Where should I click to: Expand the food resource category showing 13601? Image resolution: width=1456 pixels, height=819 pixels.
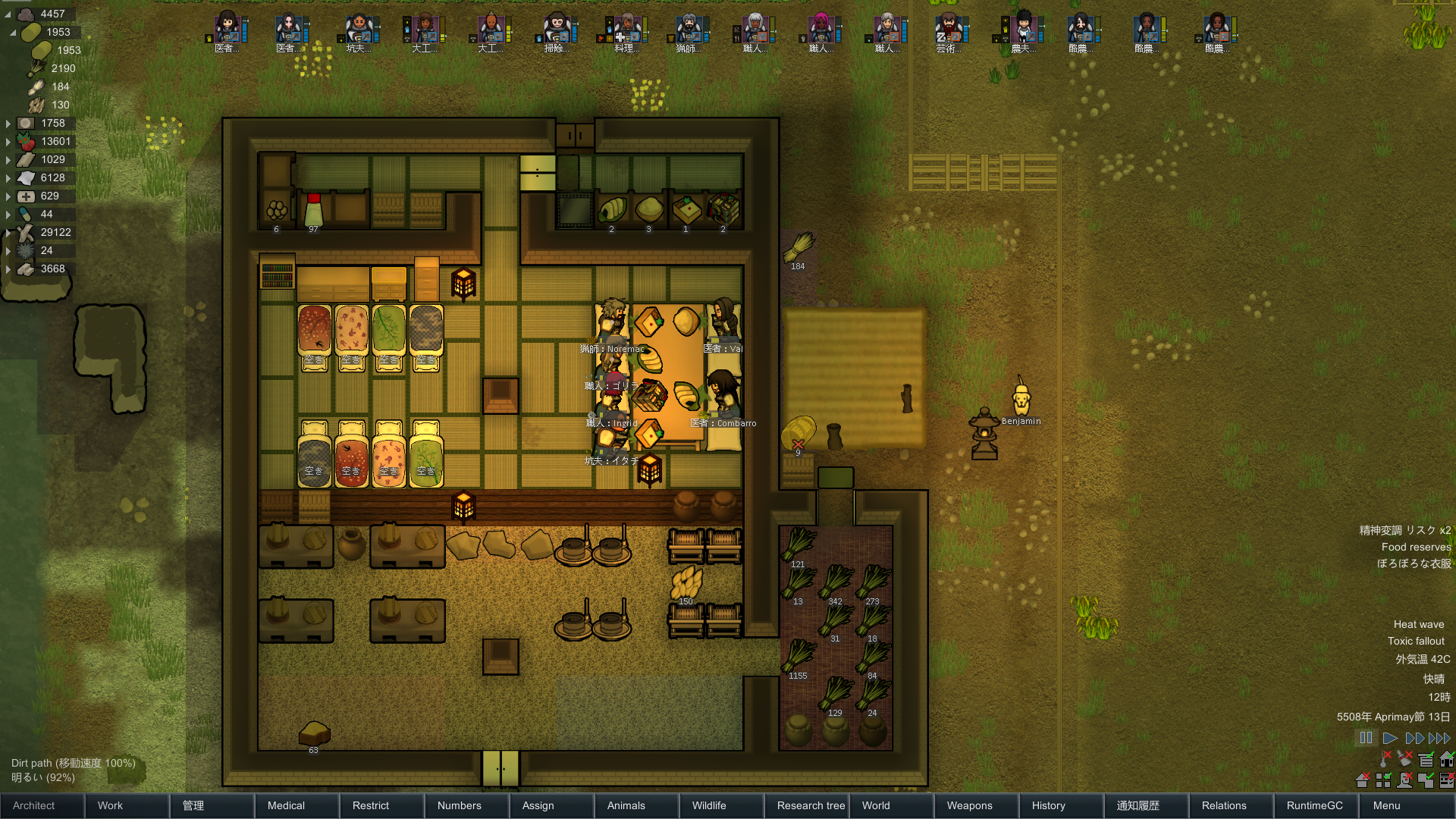coord(8,141)
